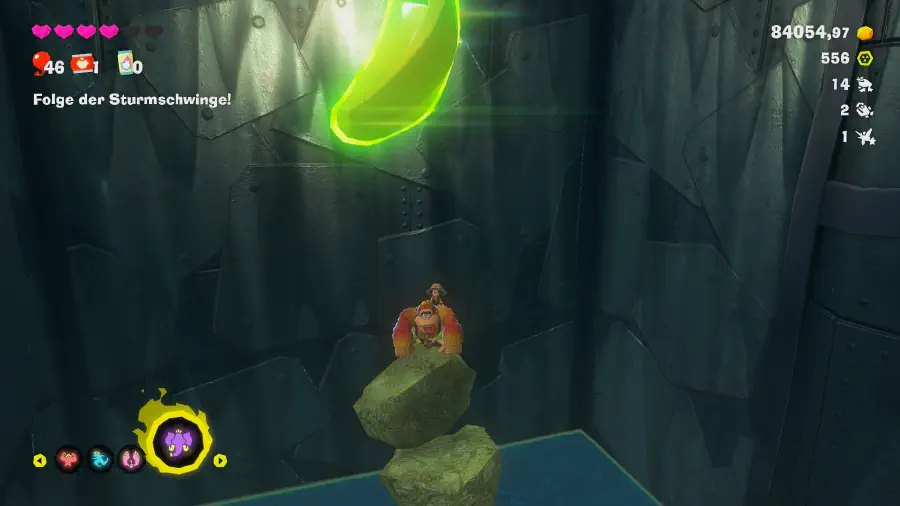Viewport: 900px width, 506px height.
Task: Pick the pink ostrich transformation icon
Action: pos(131,460)
